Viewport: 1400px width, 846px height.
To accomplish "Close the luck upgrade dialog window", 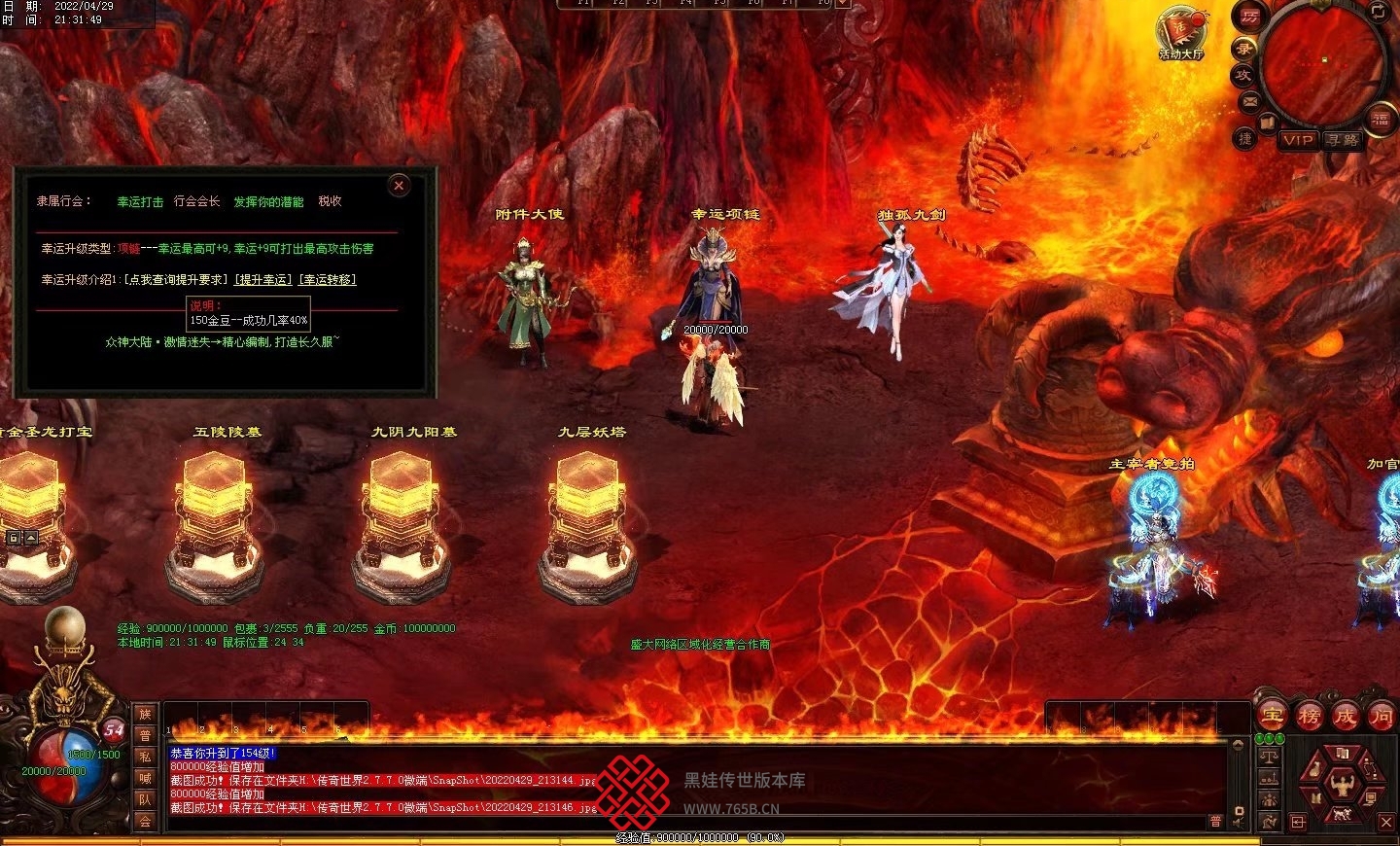I will point(399,186).
